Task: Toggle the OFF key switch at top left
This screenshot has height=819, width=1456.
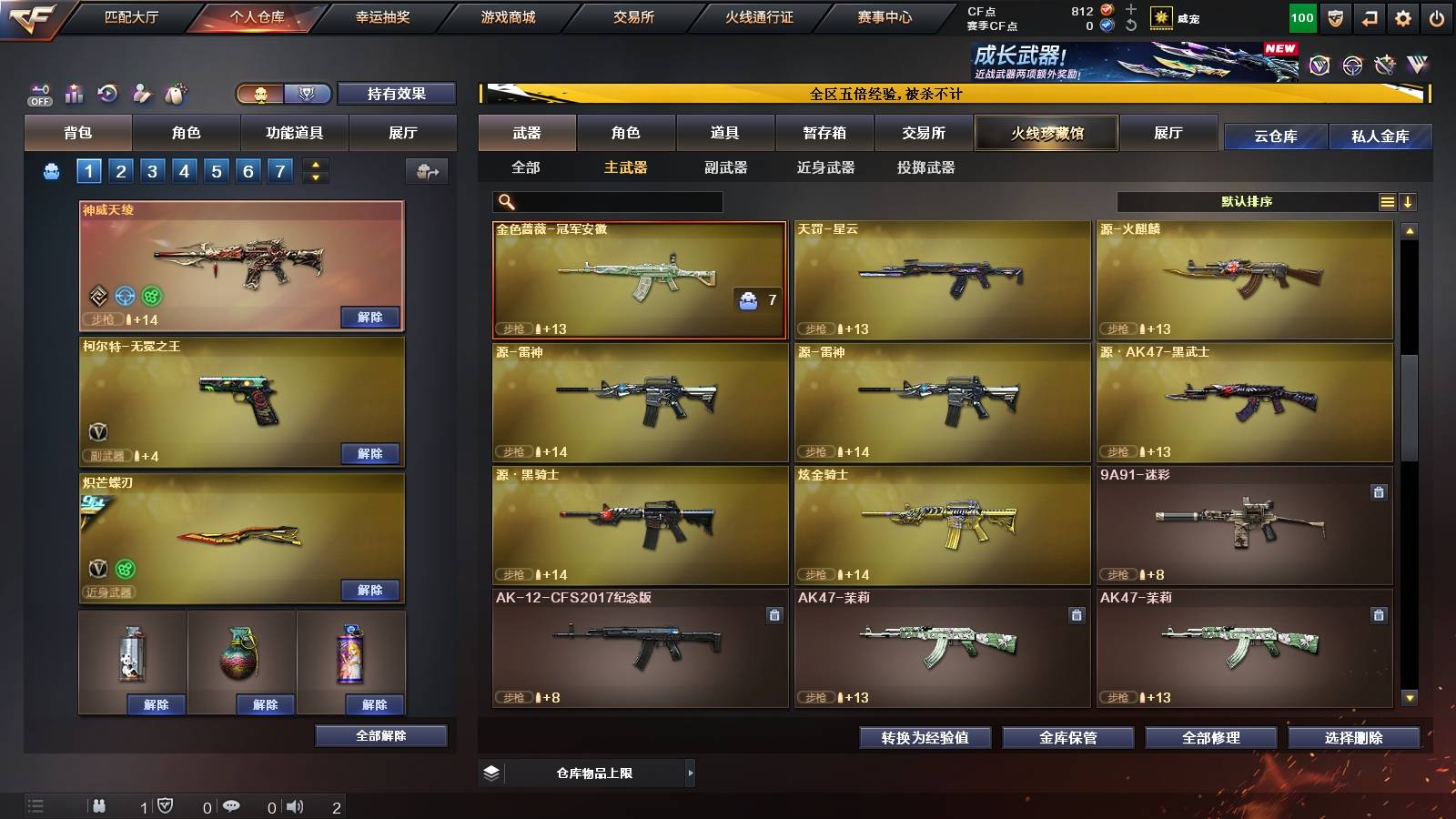Action: [x=38, y=93]
